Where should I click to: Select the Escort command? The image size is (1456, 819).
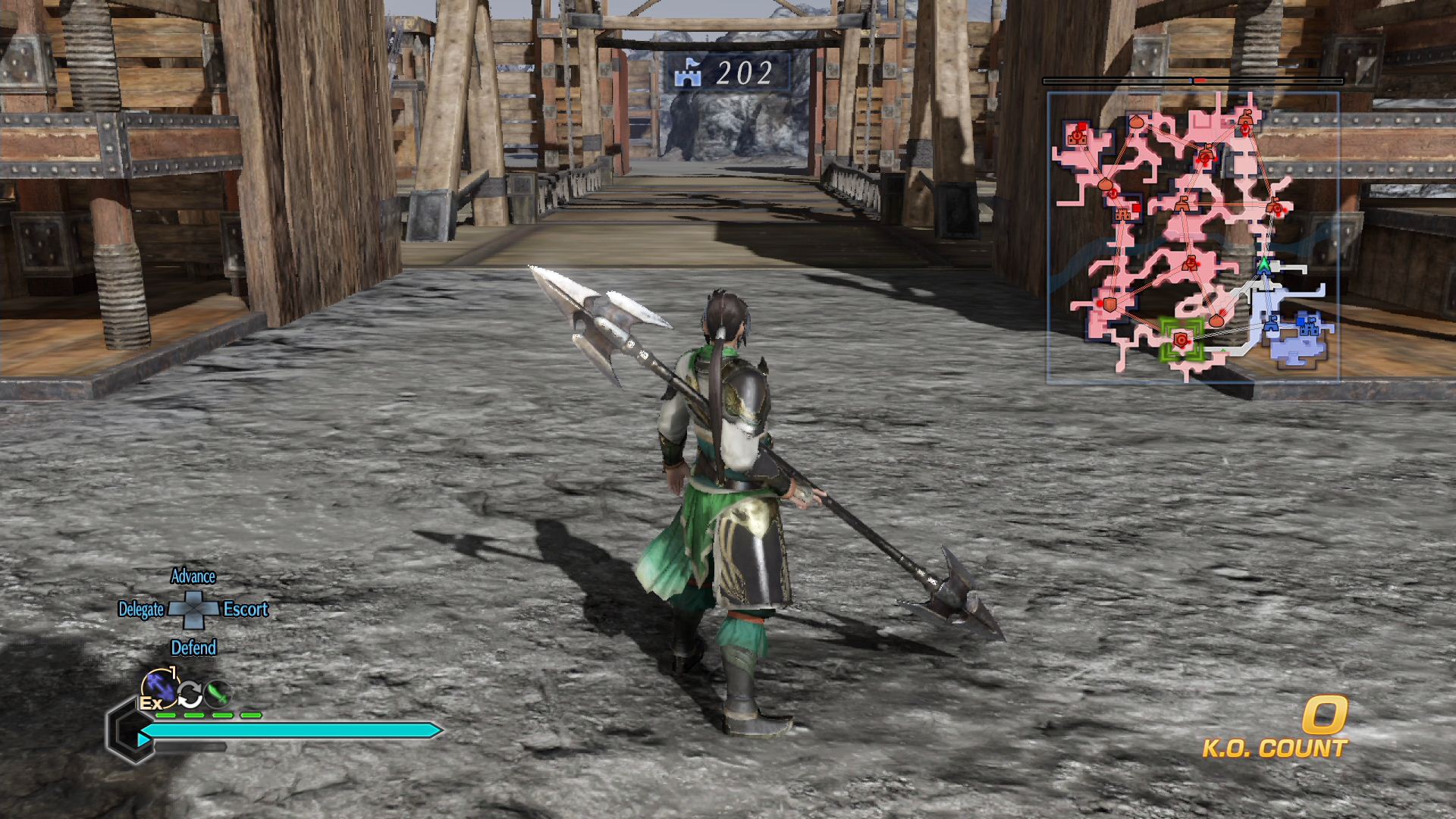point(246,610)
